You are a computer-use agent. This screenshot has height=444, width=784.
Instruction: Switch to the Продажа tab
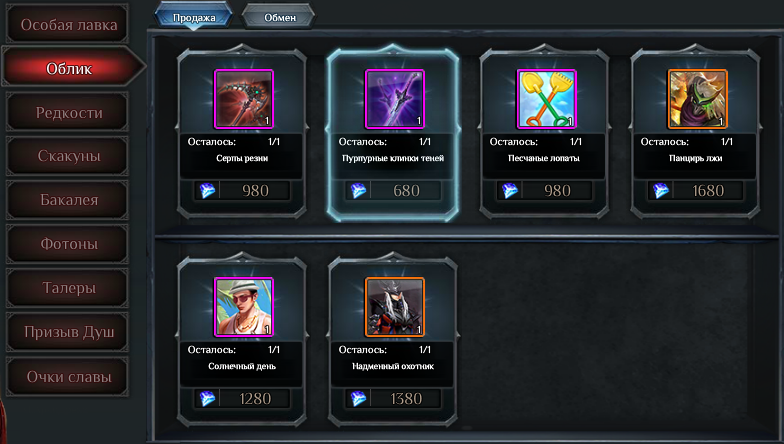click(193, 17)
